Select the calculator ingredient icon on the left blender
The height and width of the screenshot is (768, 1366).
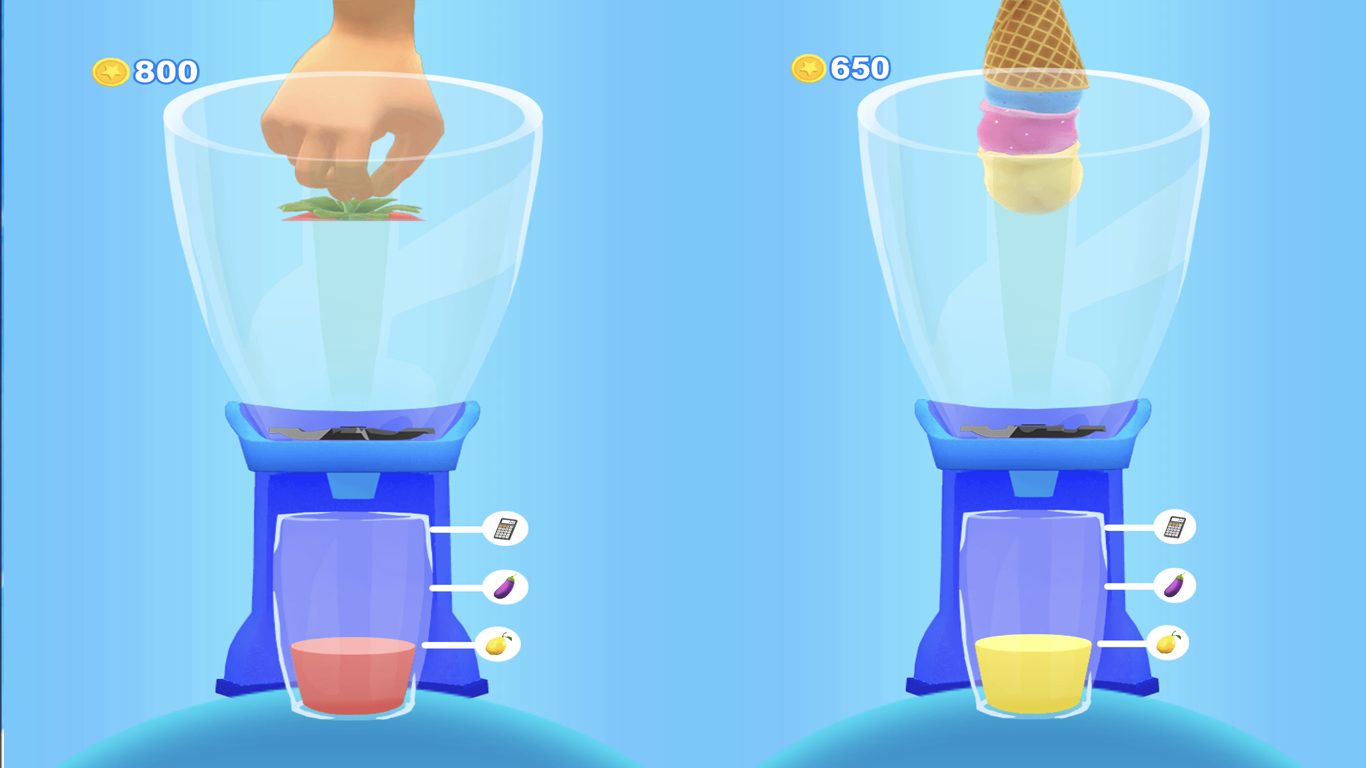(507, 529)
